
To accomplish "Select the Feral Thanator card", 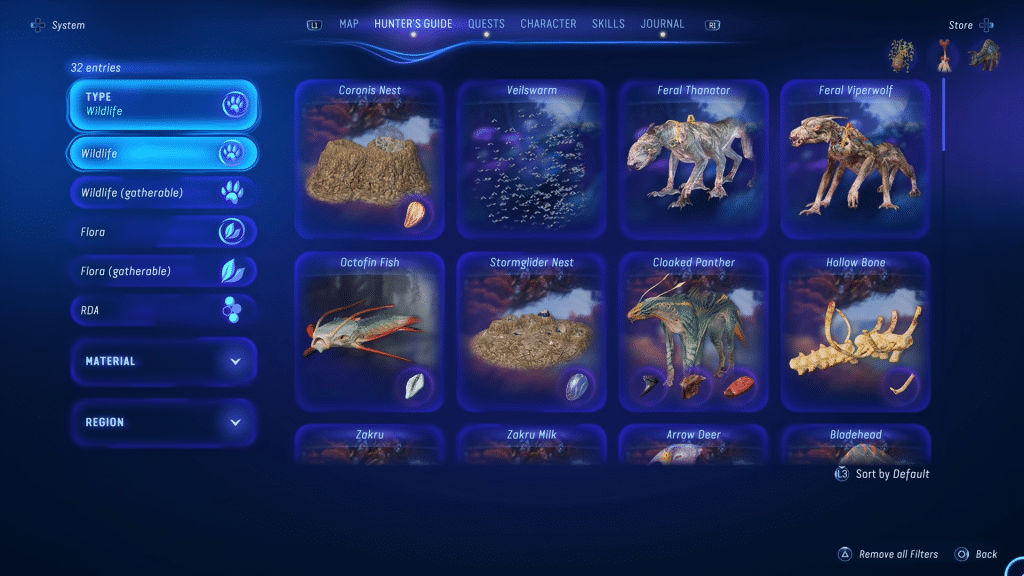I will point(693,160).
